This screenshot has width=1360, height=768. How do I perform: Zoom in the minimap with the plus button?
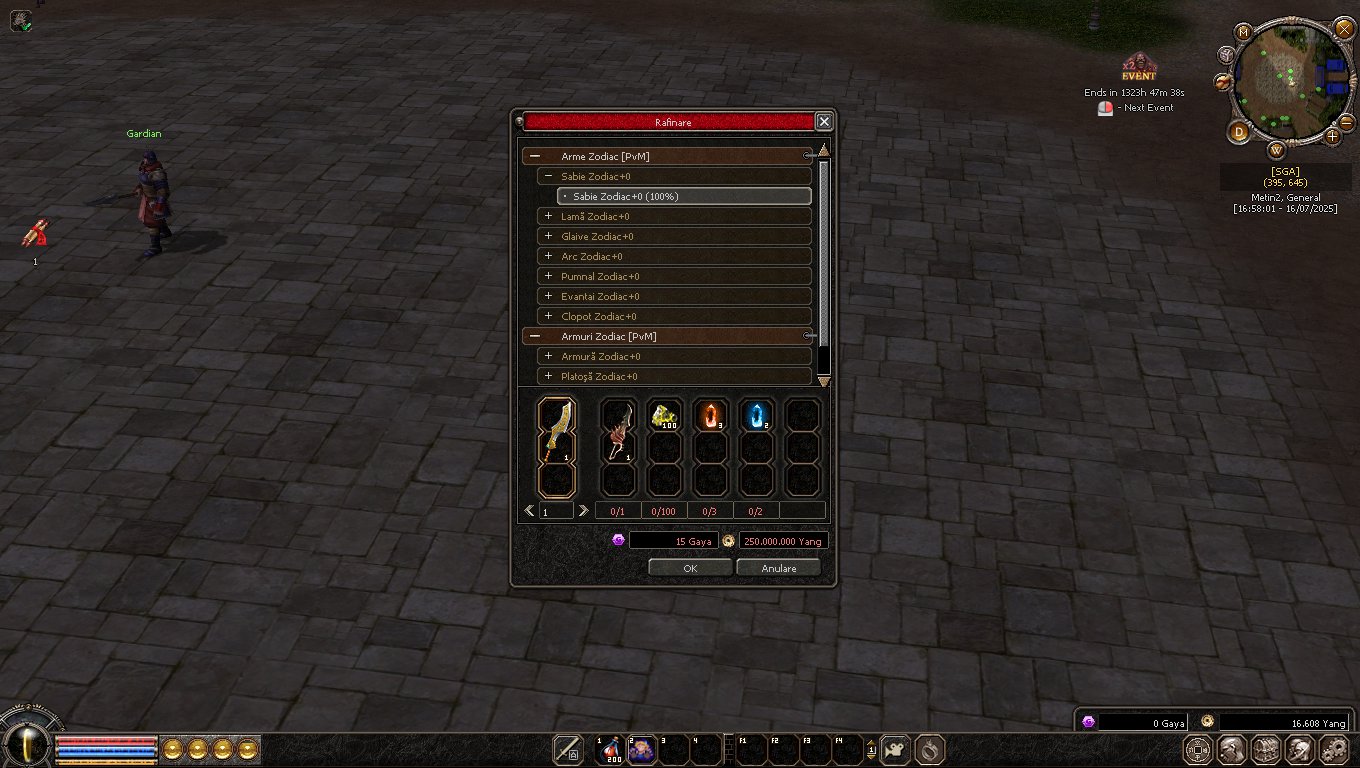click(x=1333, y=136)
